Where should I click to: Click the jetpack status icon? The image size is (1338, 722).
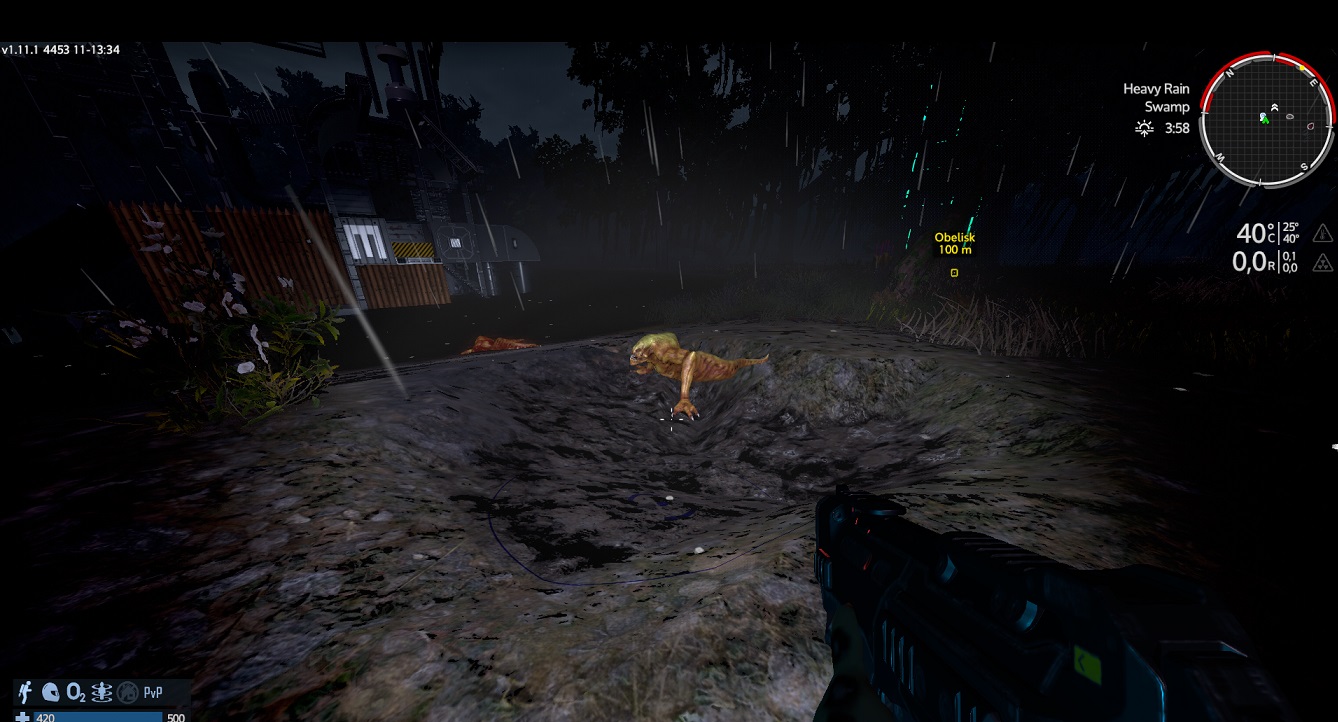point(24,692)
